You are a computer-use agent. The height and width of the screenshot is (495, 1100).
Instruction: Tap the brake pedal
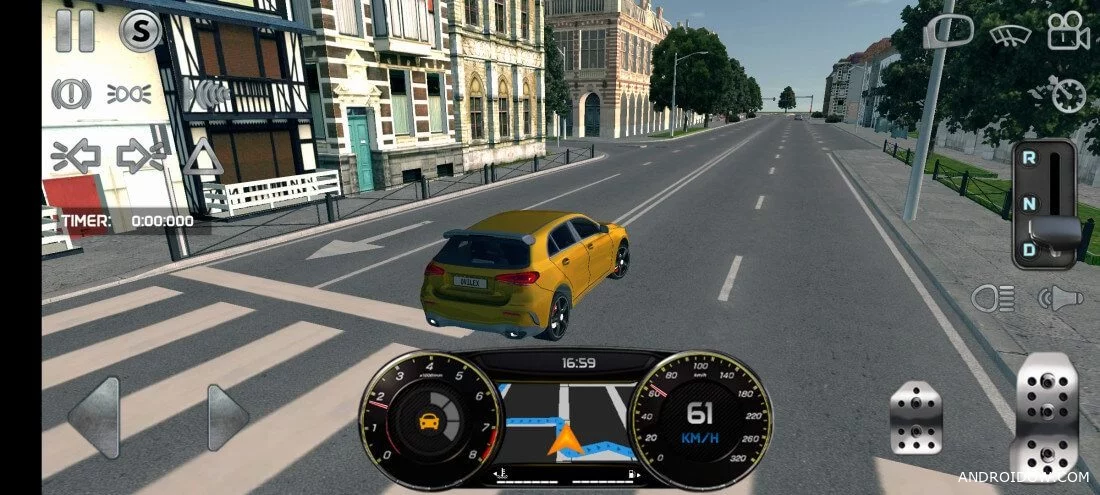[916, 417]
